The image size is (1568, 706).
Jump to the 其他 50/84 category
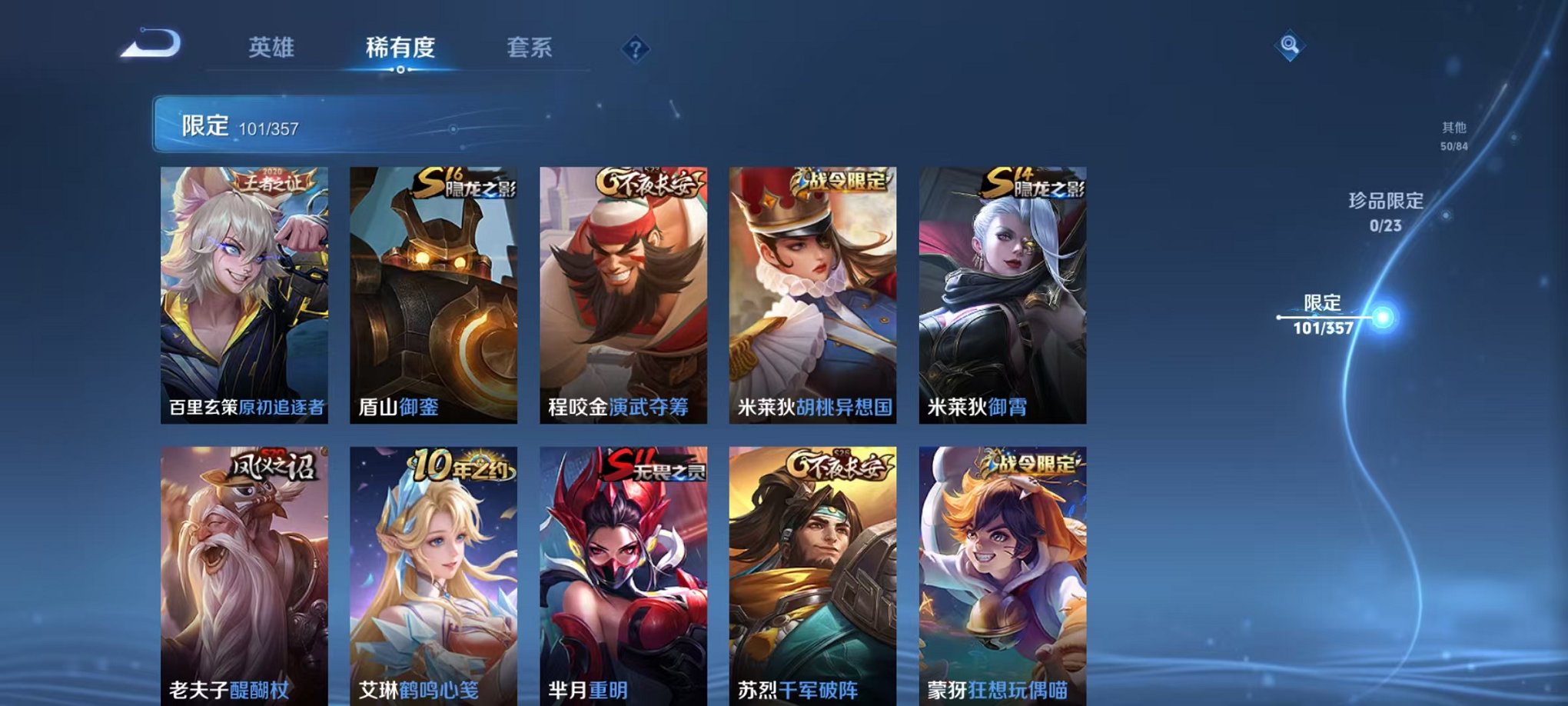pos(1453,135)
